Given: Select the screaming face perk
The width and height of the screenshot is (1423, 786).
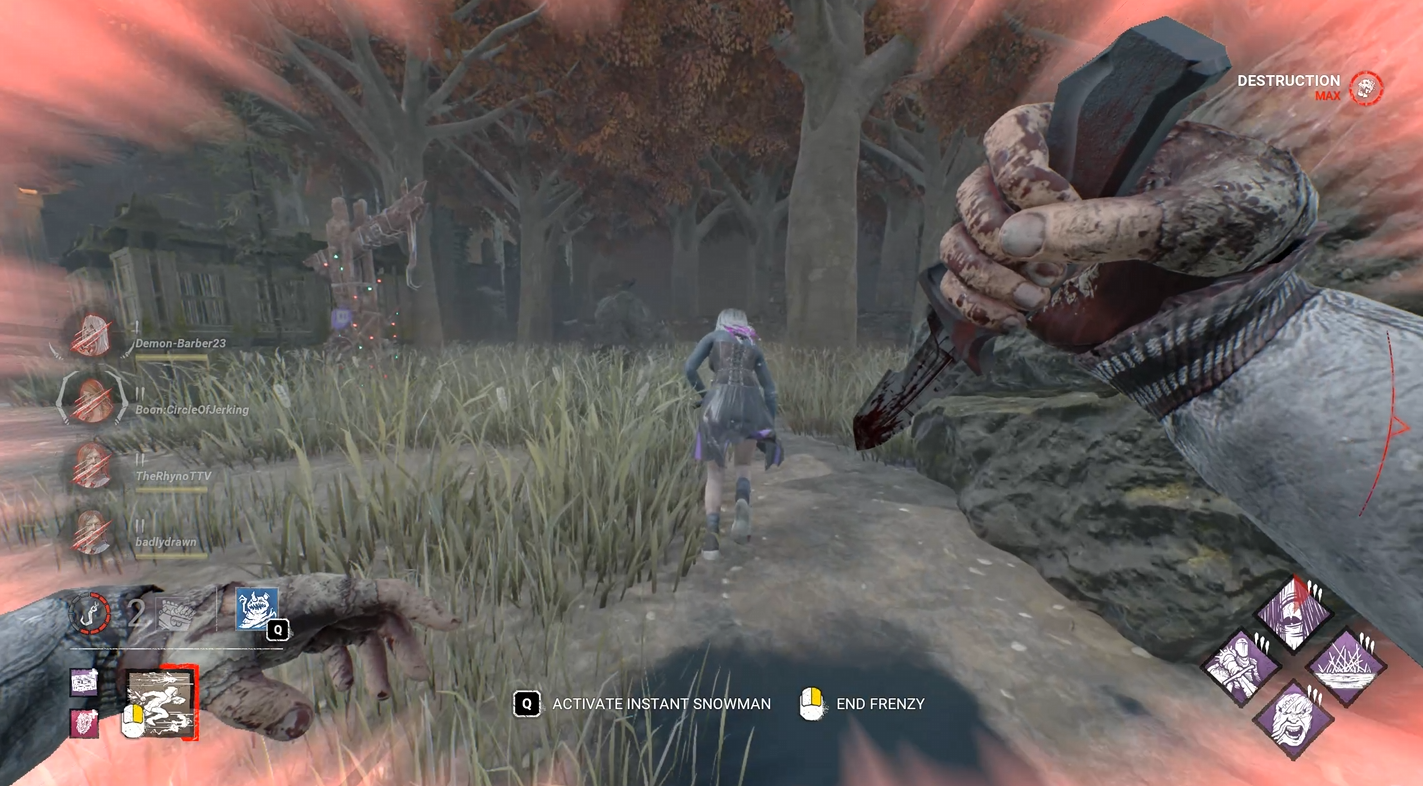Looking at the screenshot, I should coord(1293,718).
